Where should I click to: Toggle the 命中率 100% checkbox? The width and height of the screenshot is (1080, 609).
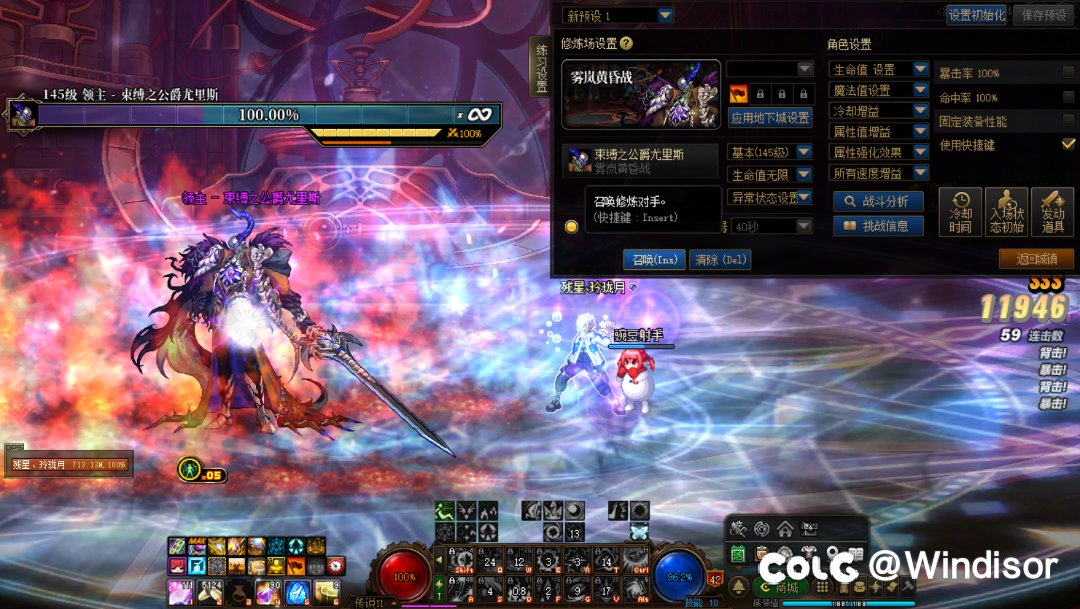(x=1069, y=98)
